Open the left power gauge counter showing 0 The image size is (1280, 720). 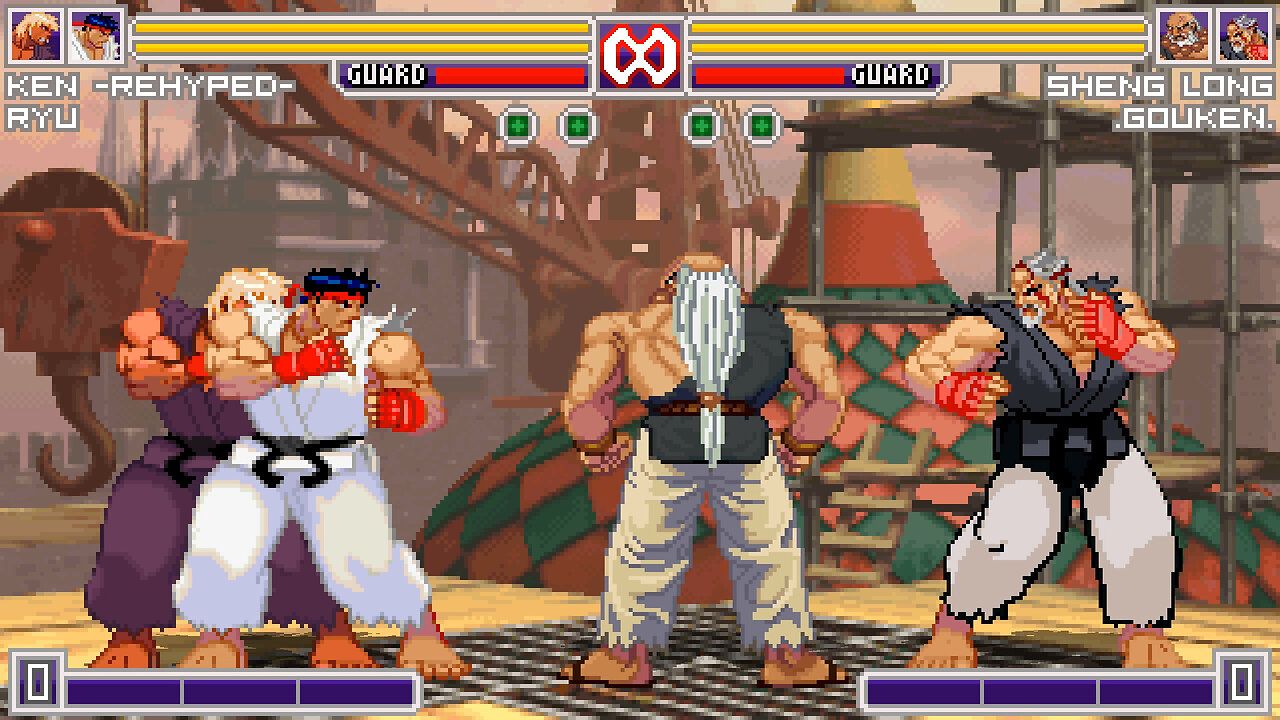click(36, 685)
